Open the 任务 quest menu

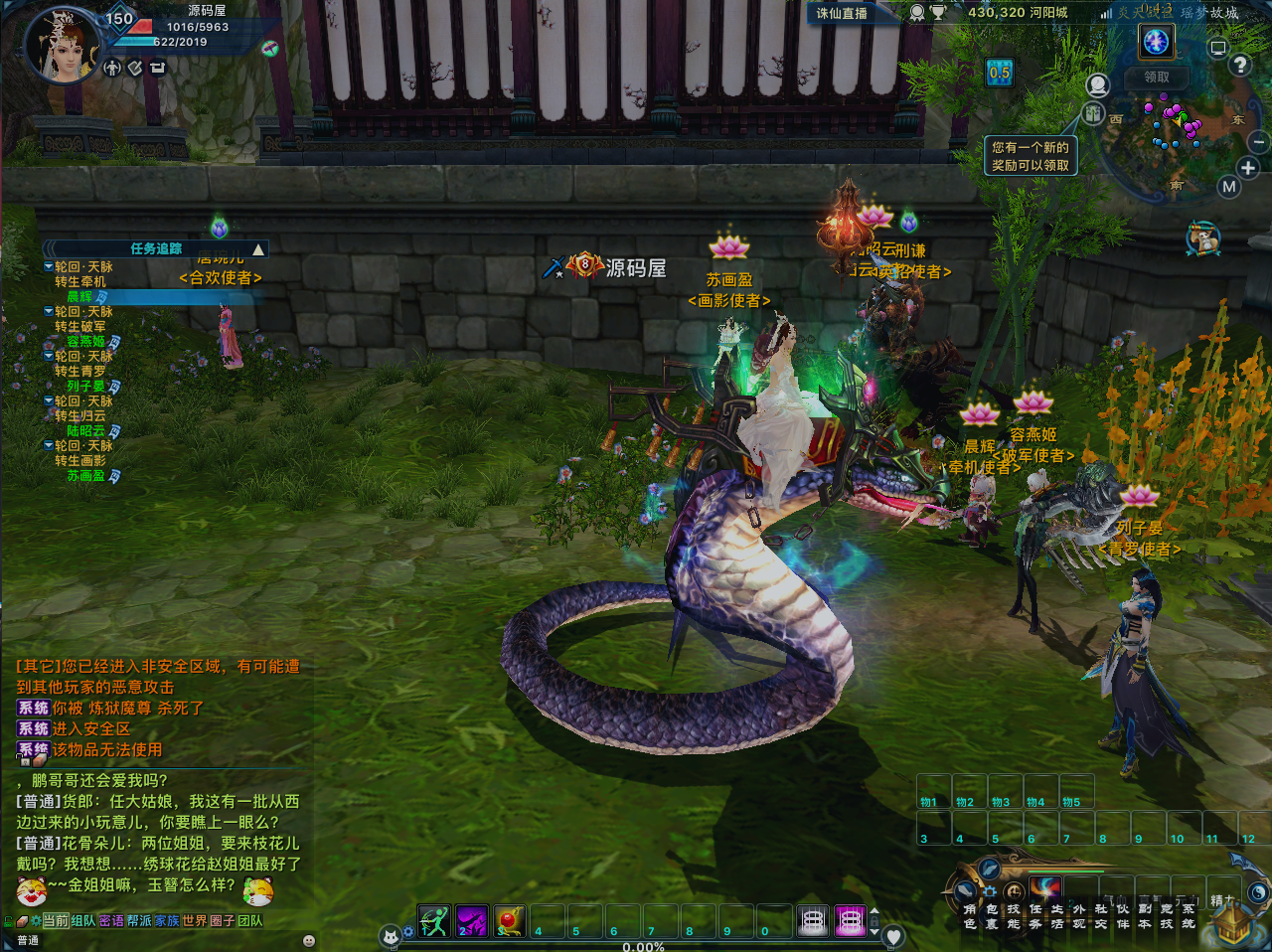pos(1034,915)
